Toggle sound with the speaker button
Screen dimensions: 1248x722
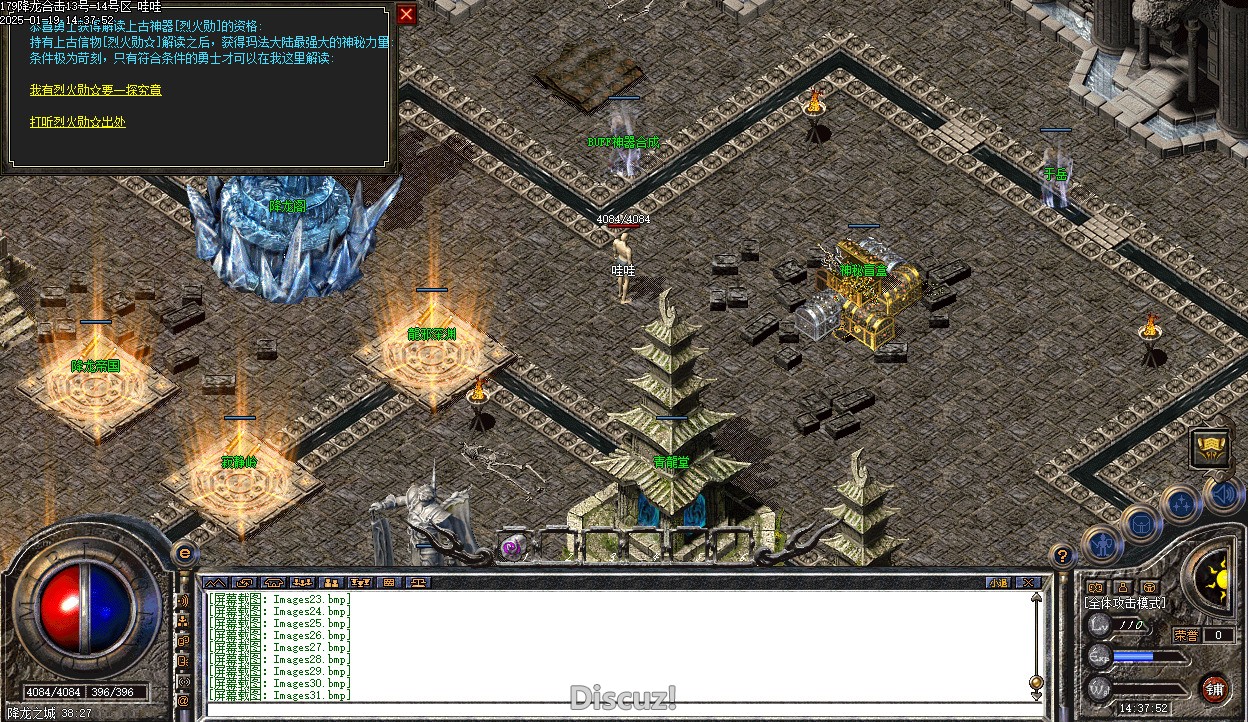point(1223,493)
